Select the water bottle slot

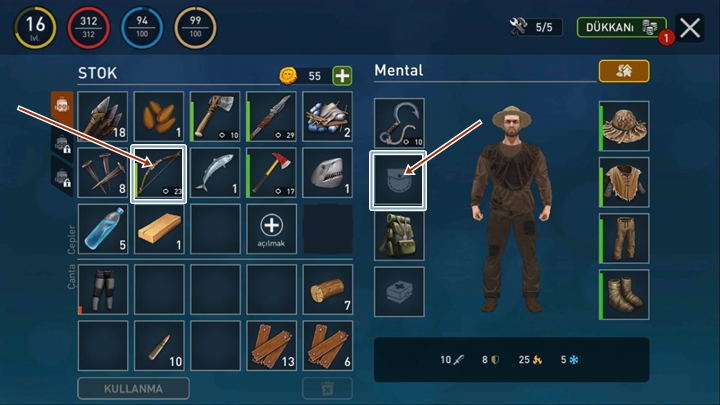pos(103,229)
